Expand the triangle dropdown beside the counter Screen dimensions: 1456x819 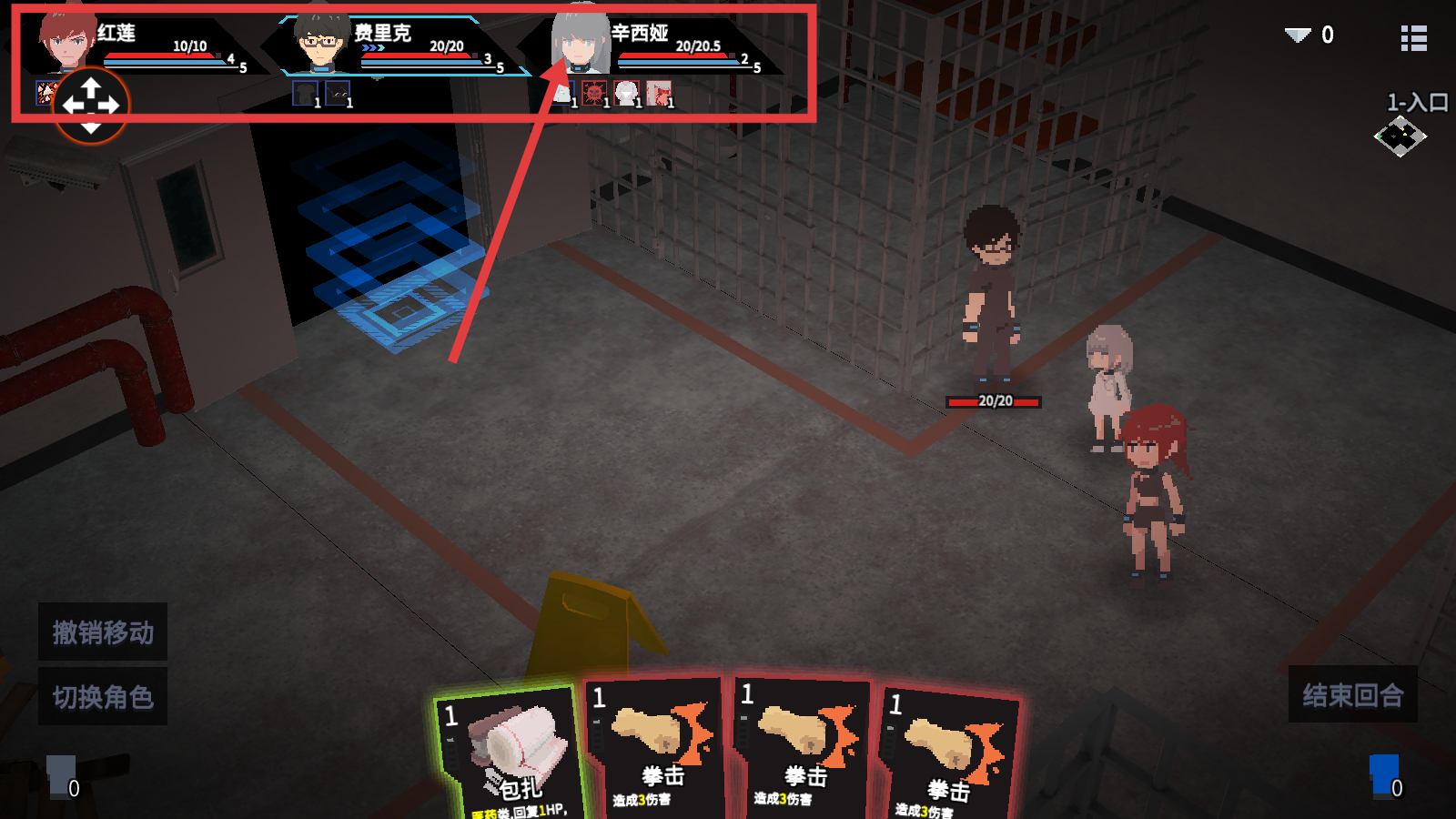[x=1298, y=35]
